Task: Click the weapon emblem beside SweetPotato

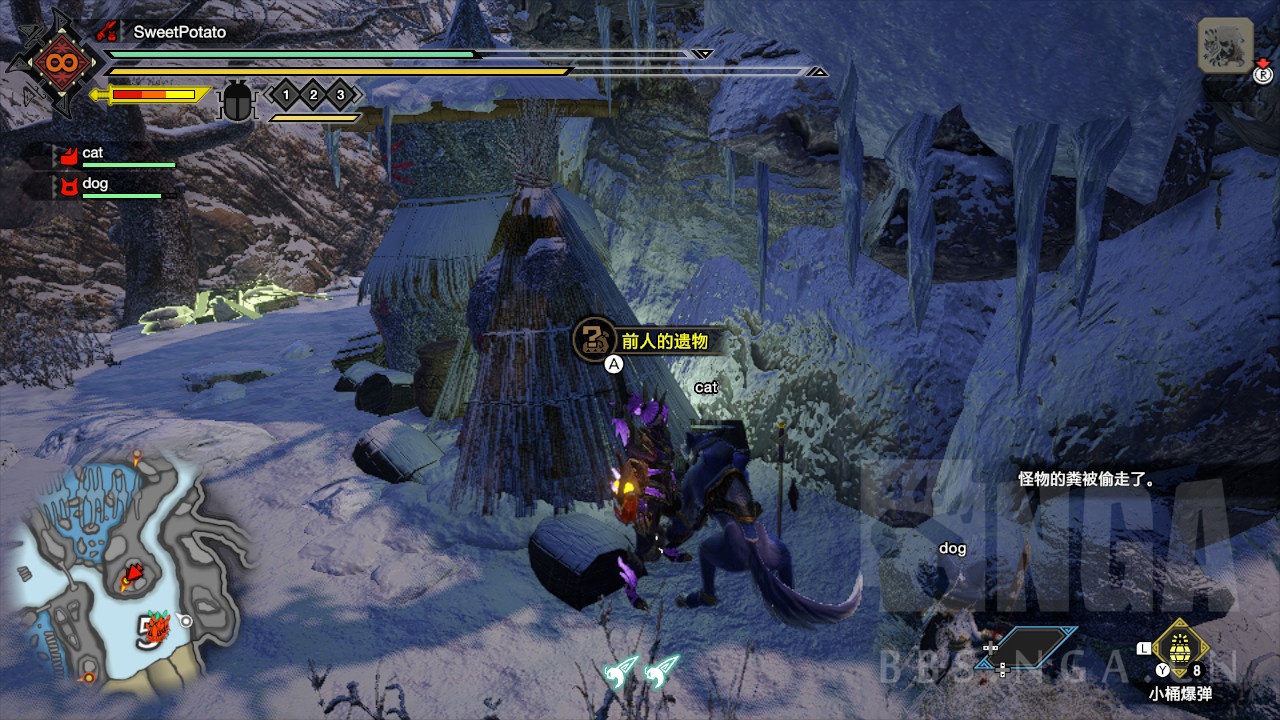Action: tap(52, 63)
